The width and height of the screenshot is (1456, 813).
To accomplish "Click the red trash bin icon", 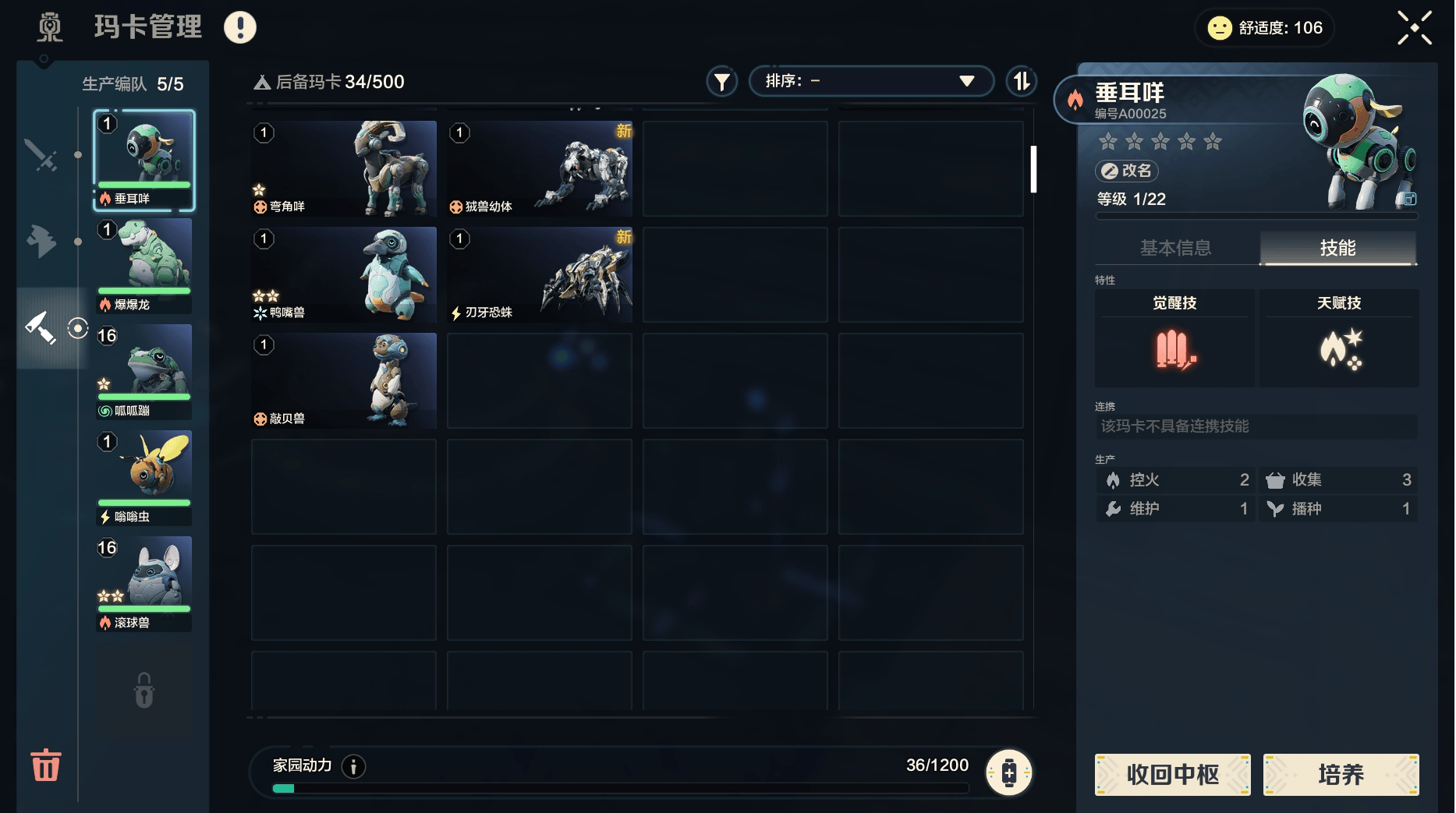I will (x=46, y=765).
